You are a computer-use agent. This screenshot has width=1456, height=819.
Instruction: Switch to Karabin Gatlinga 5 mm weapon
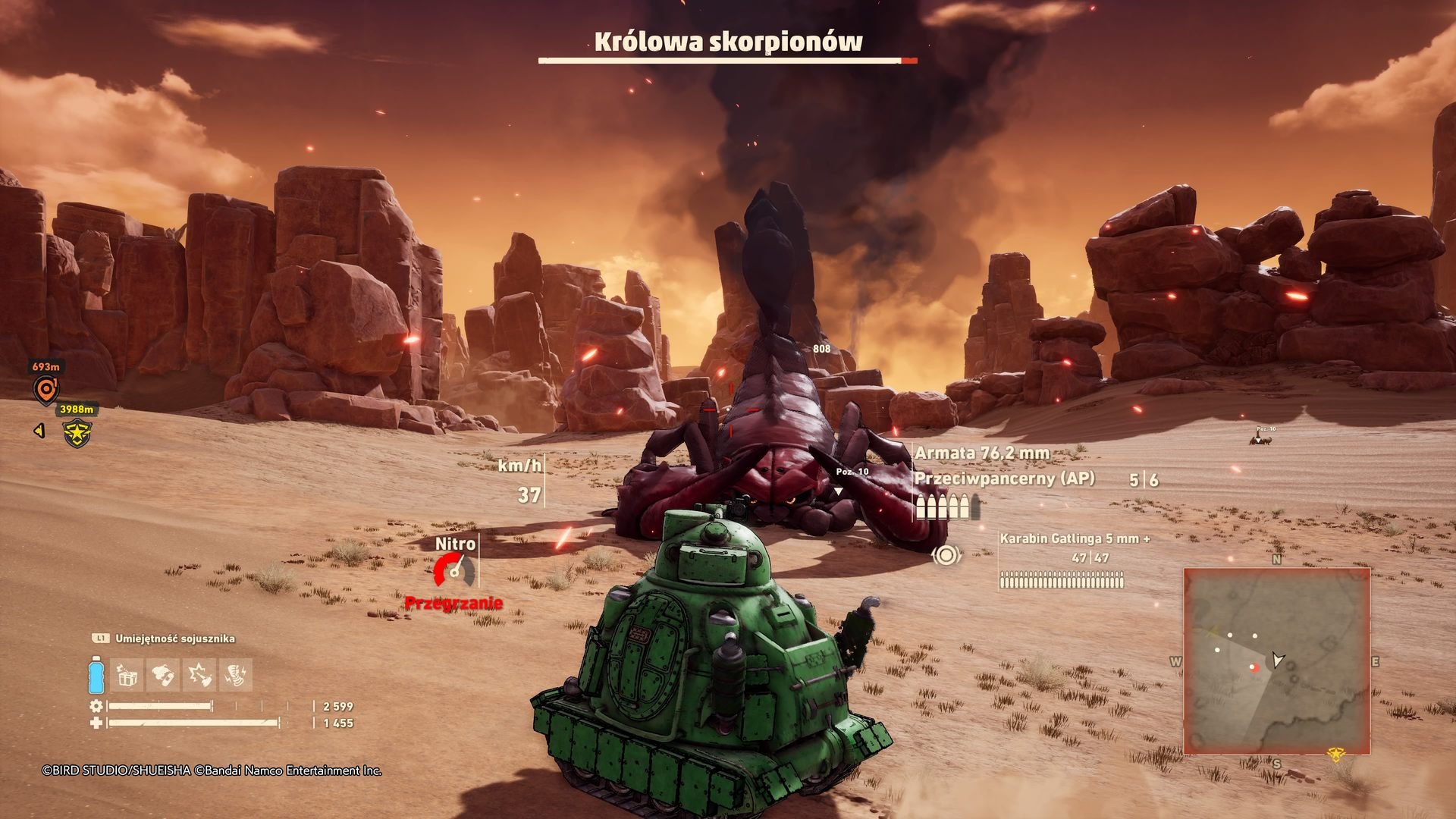point(1074,539)
